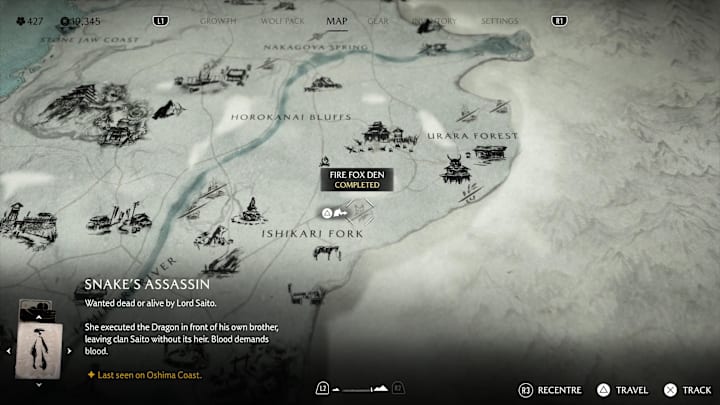The width and height of the screenshot is (720, 405).
Task: Open the Wolf Pack tab
Action: click(x=281, y=20)
